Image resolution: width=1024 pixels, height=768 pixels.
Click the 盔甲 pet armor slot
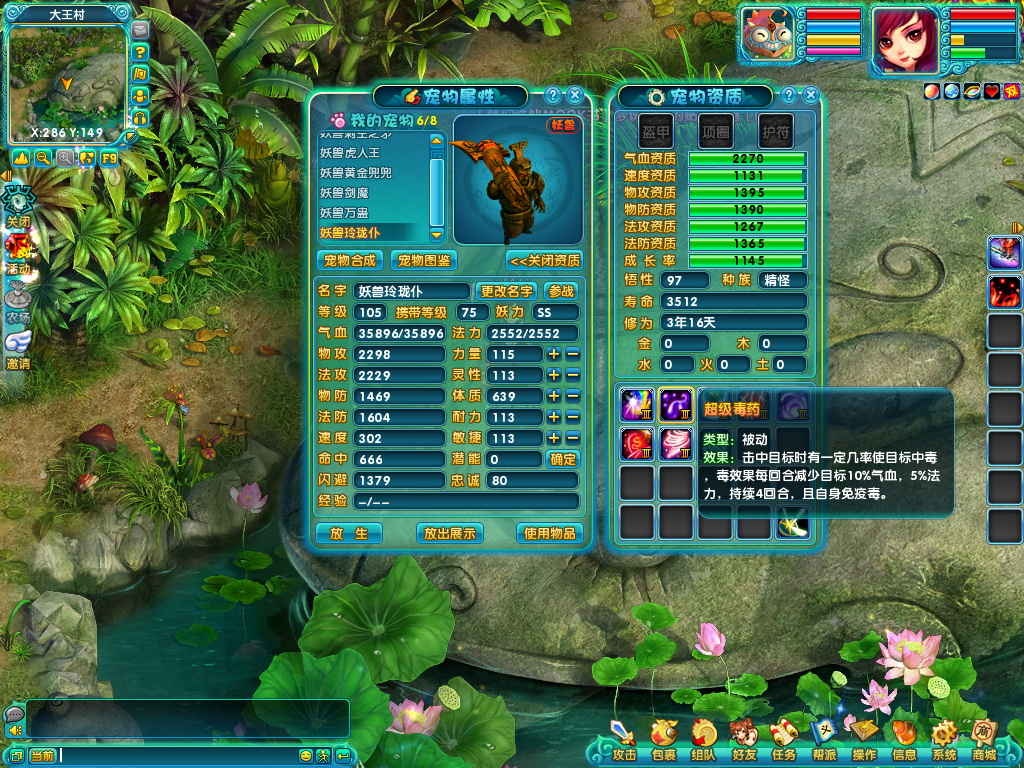[656, 131]
